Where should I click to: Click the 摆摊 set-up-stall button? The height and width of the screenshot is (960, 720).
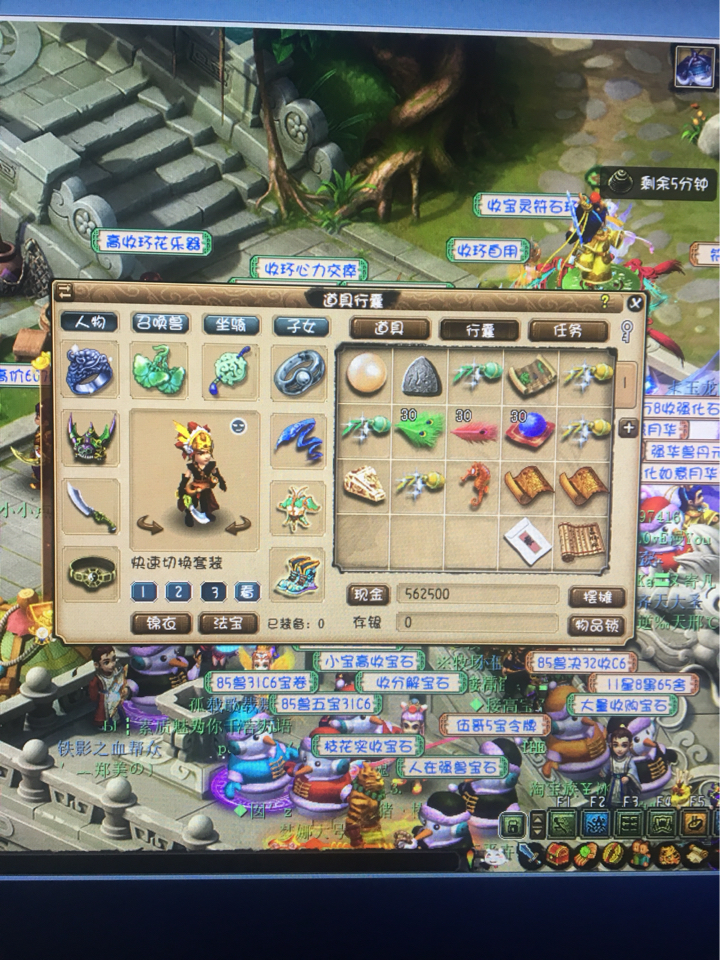pyautogui.click(x=596, y=597)
